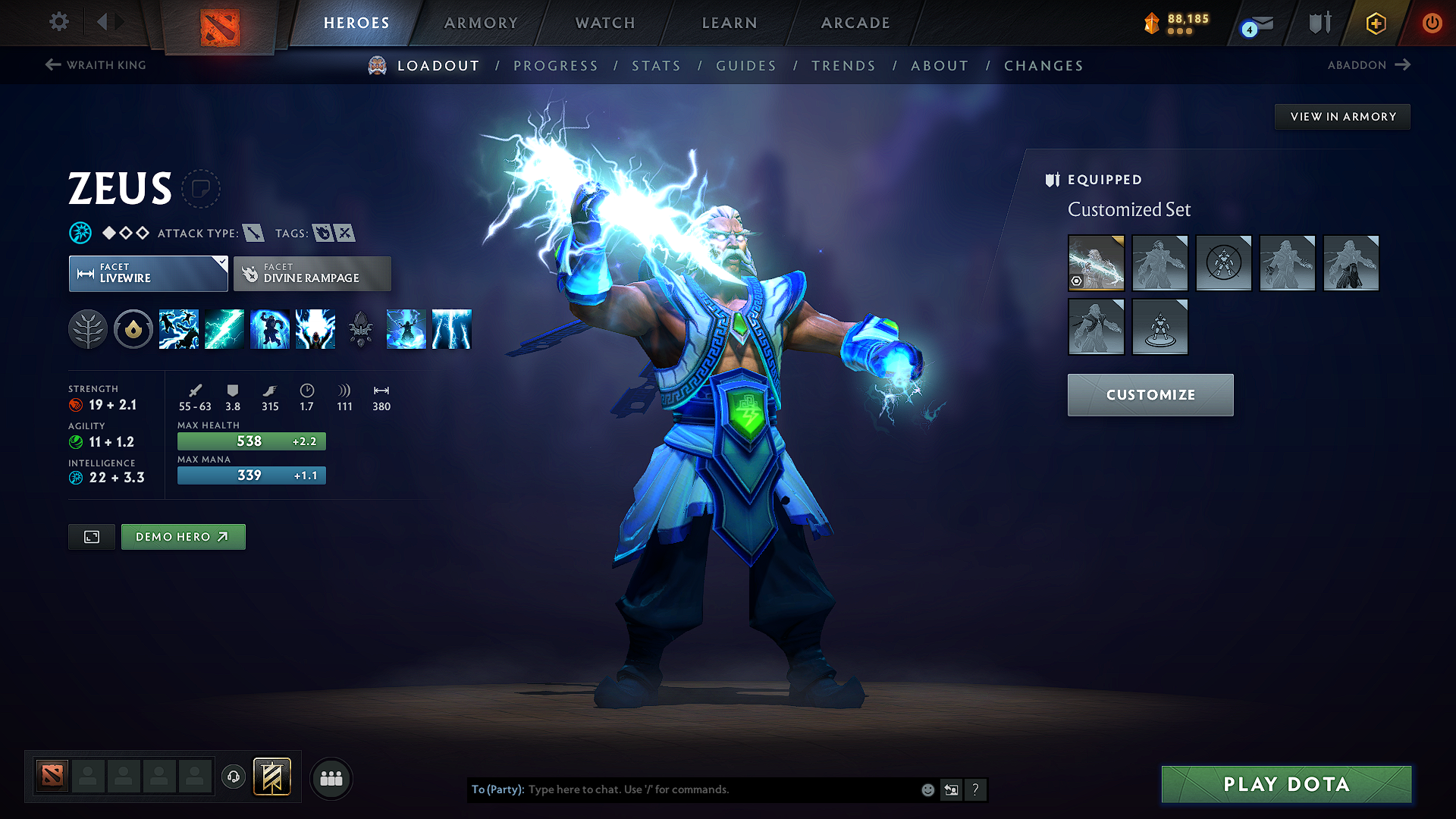Select the Arc Lightning ability icon

[x=178, y=328]
